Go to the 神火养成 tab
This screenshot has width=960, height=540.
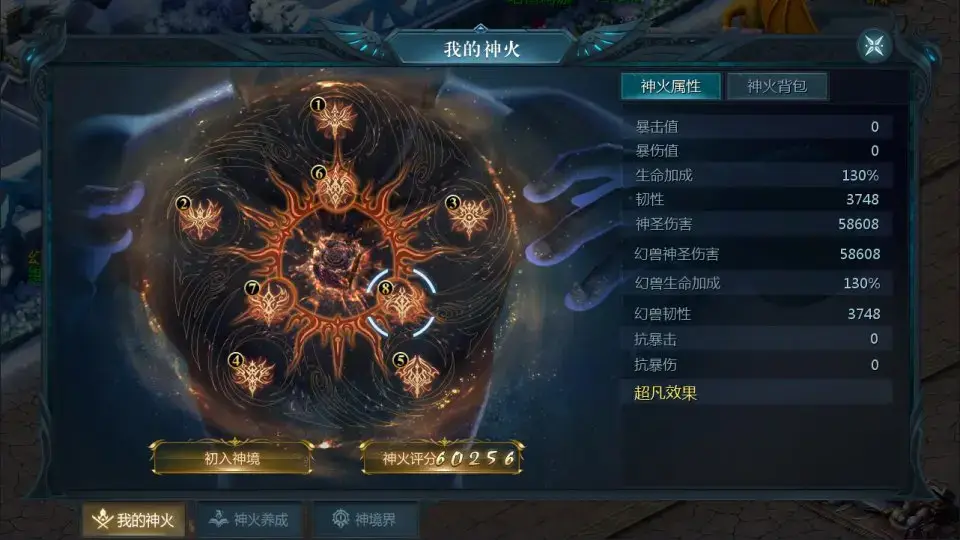tap(249, 520)
